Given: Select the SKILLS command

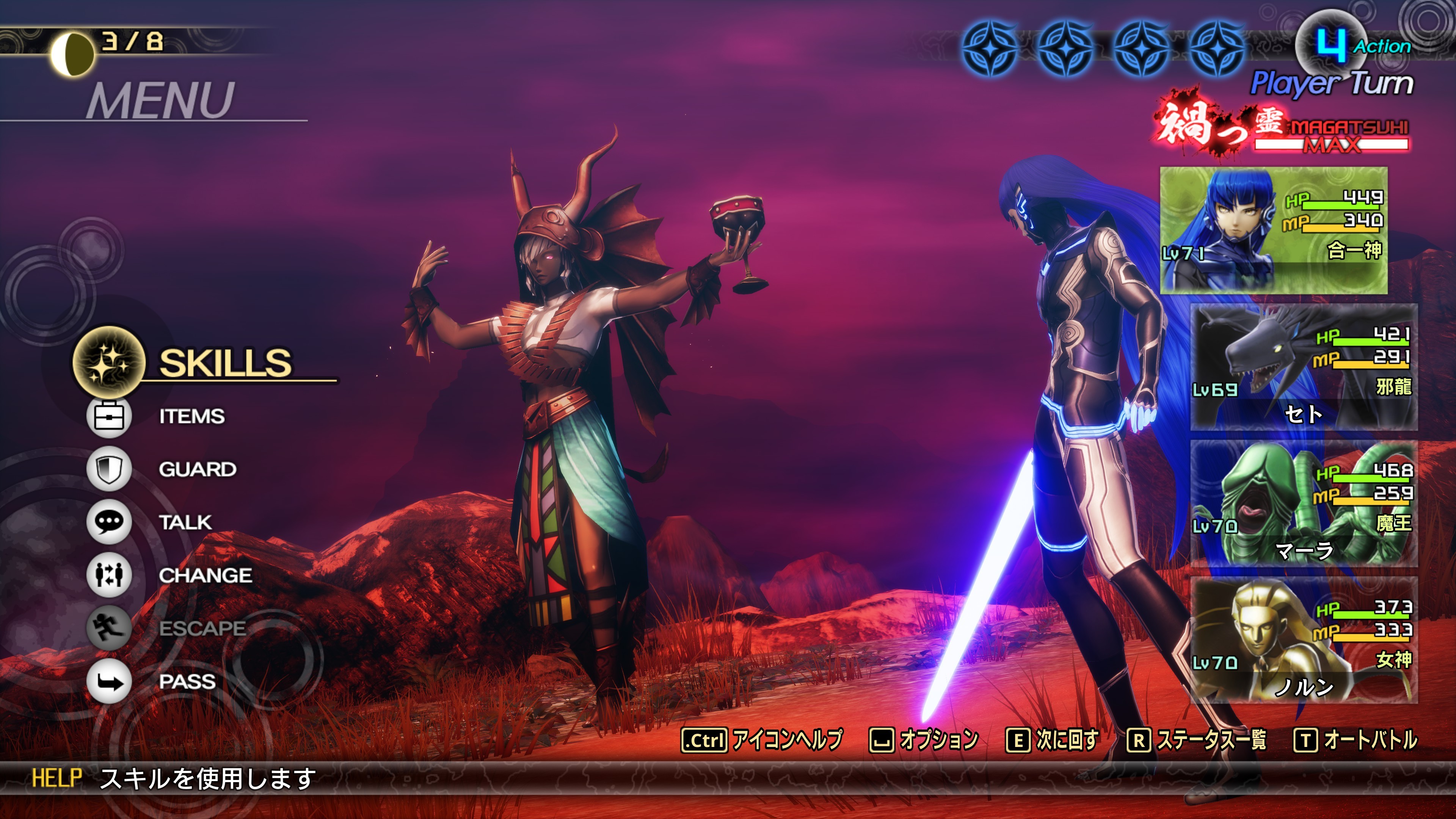Looking at the screenshot, I should click(224, 363).
